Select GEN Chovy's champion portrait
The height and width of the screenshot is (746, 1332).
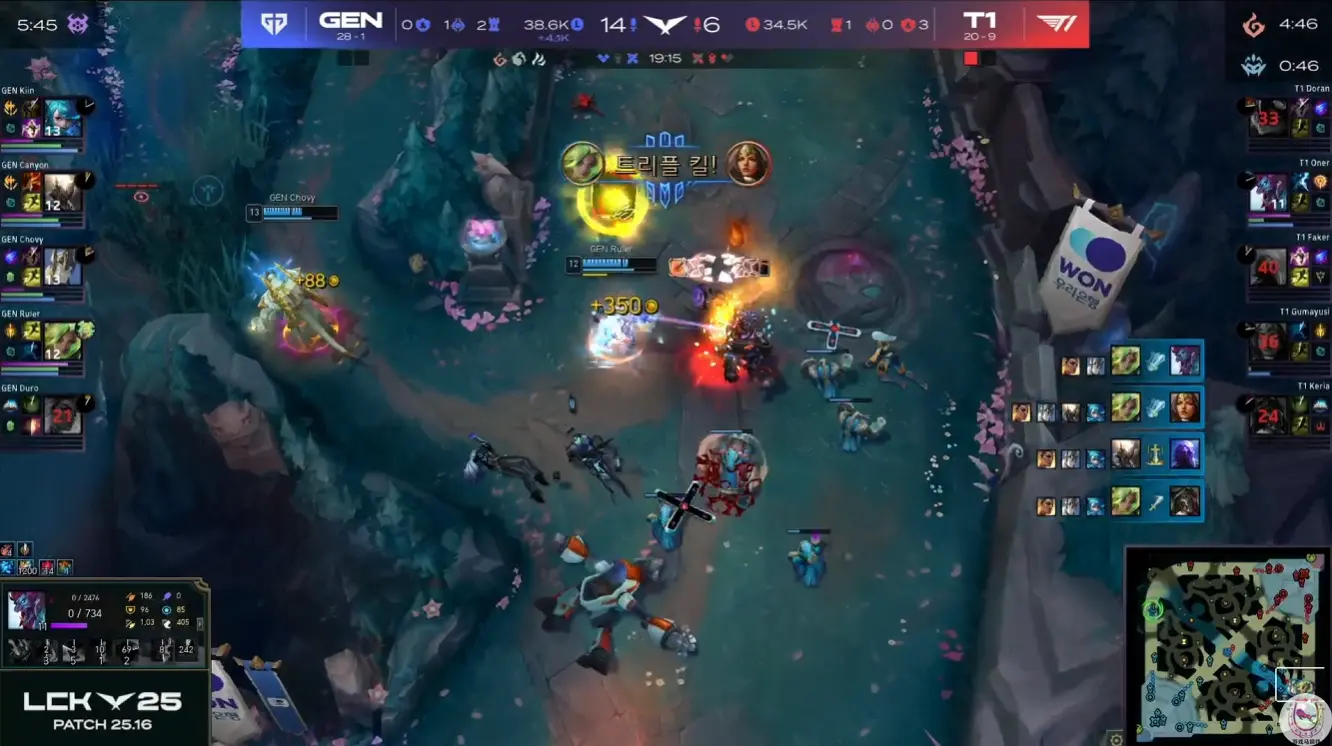point(62,267)
